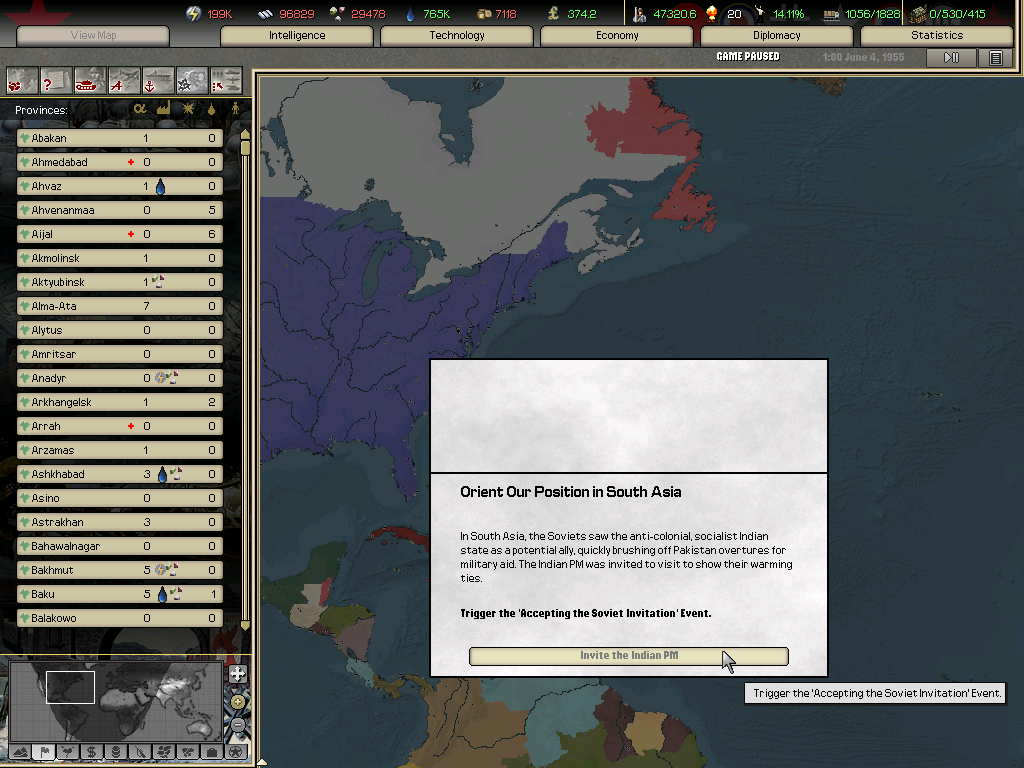
Task: Return to the View Map tab
Action: (x=93, y=36)
